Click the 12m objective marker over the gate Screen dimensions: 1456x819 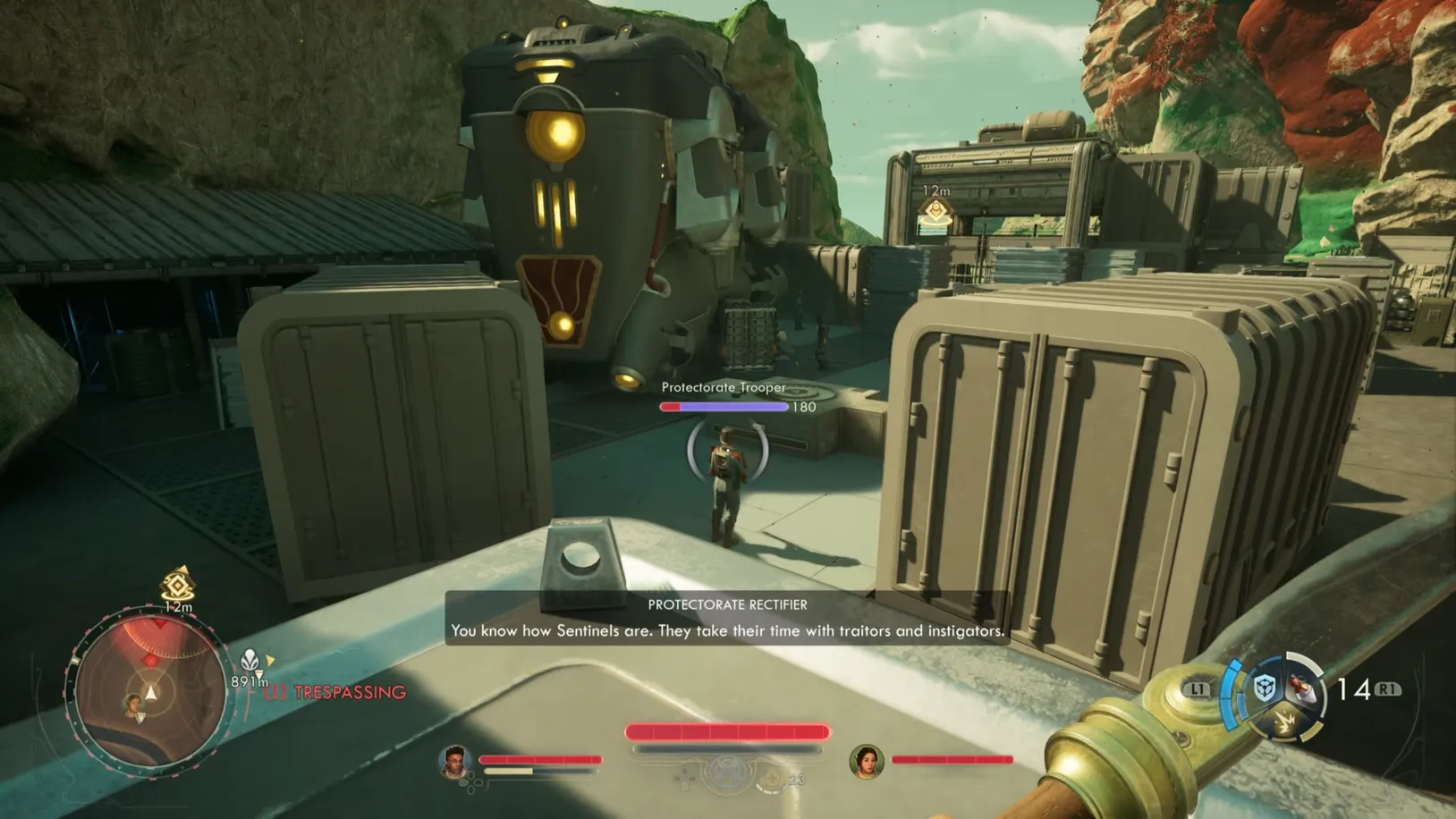pyautogui.click(x=935, y=212)
